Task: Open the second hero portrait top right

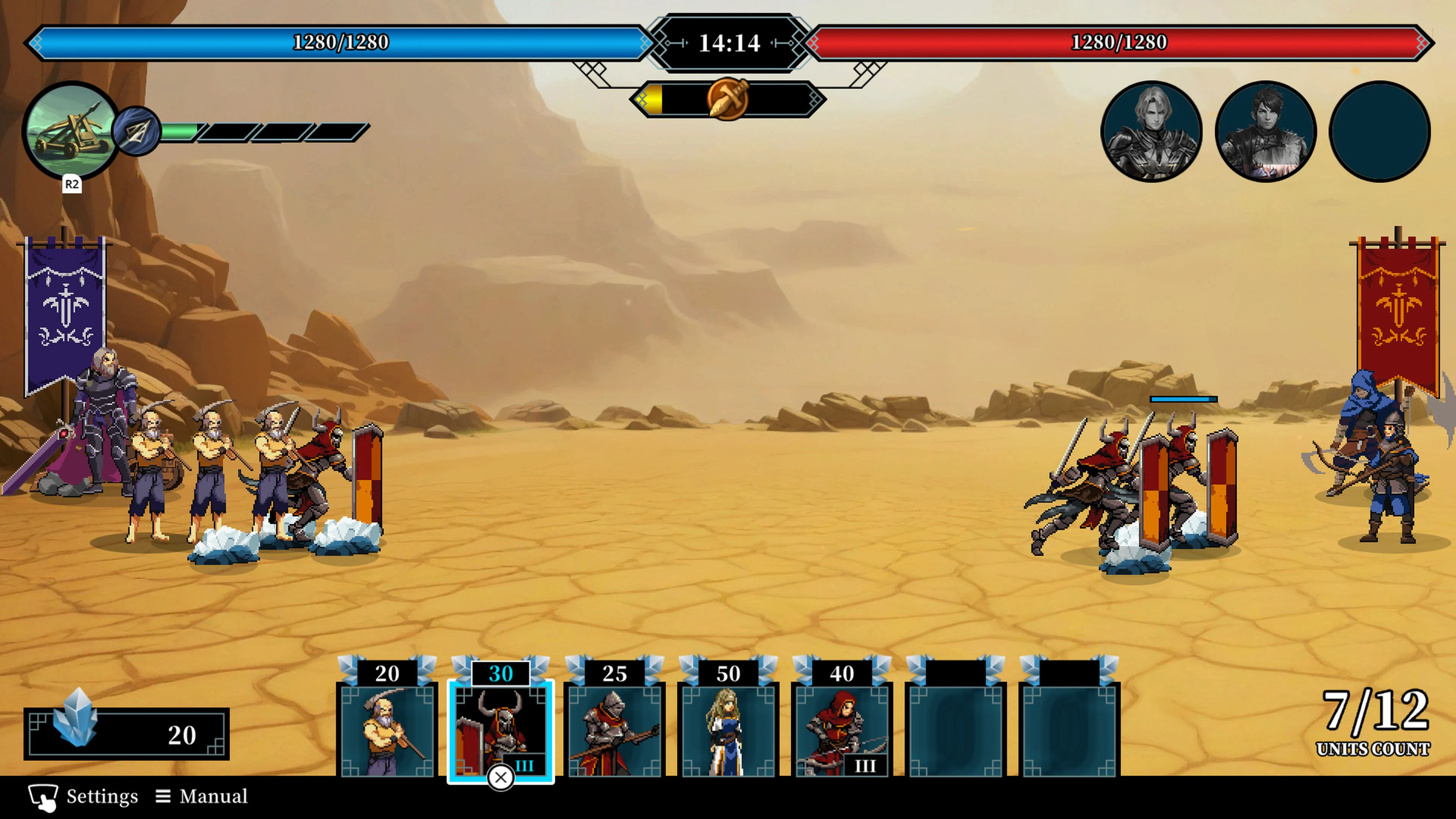Action: click(x=1266, y=131)
